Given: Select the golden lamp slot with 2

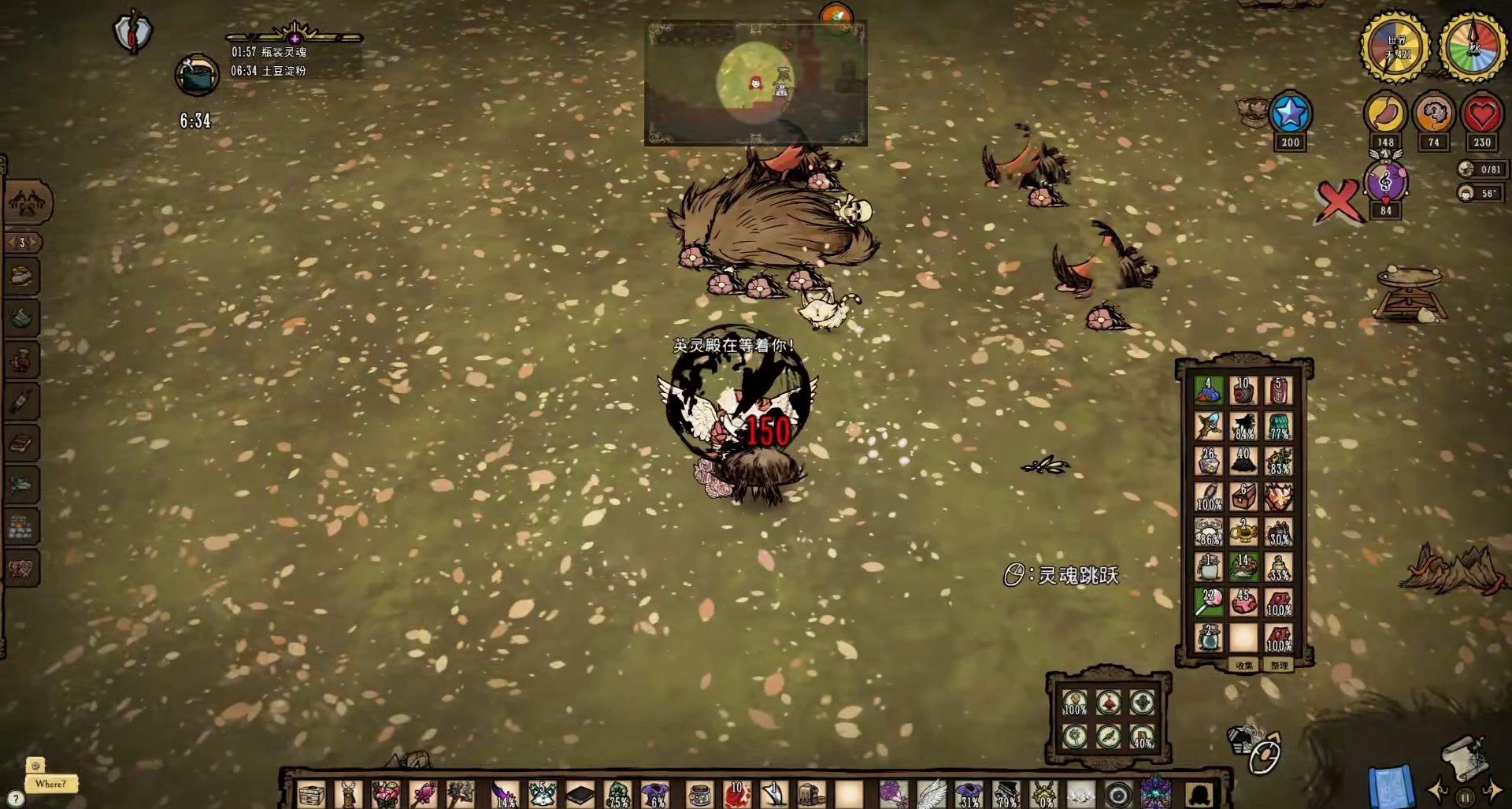Looking at the screenshot, I should coord(1244,532).
